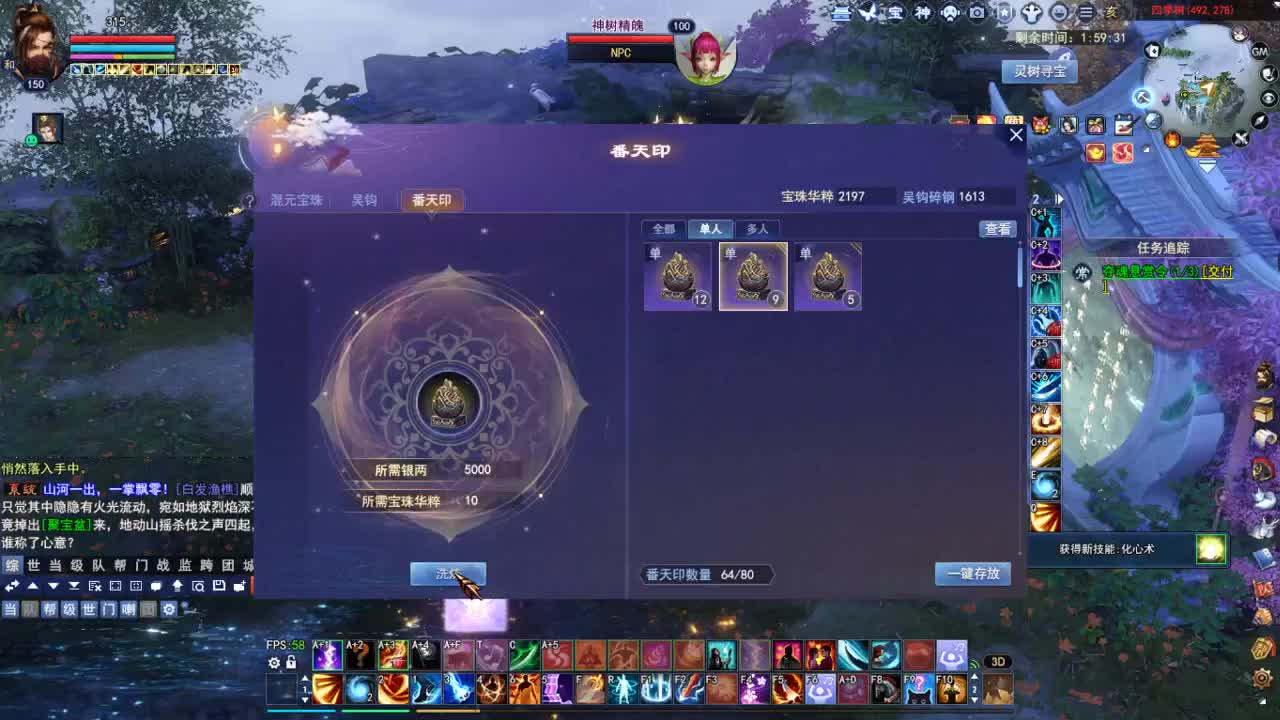Select the middle seal item stacked at 9

[x=753, y=276]
